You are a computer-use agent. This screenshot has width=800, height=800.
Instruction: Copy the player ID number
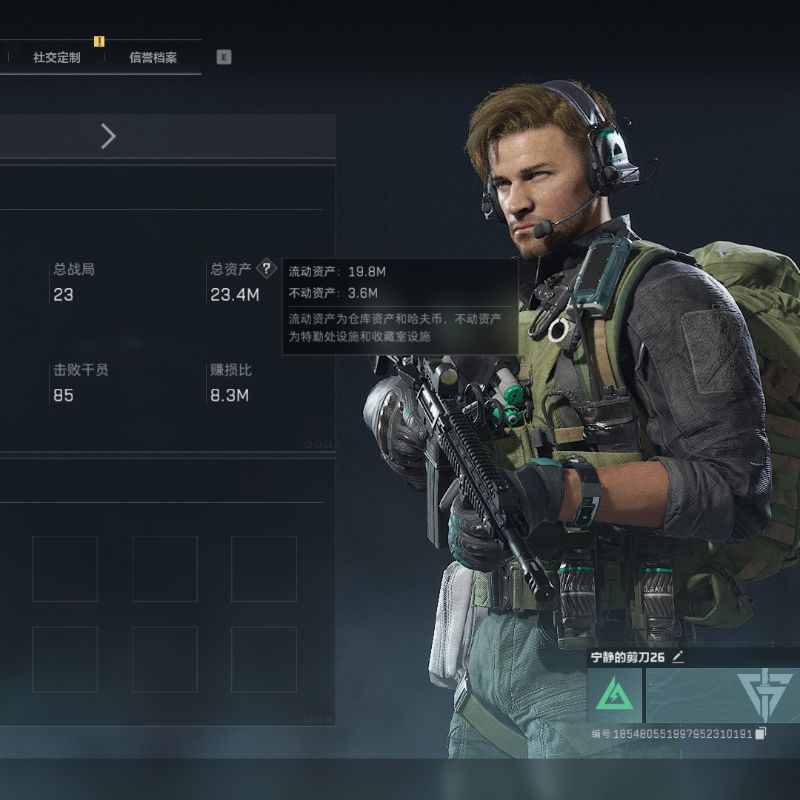point(761,734)
